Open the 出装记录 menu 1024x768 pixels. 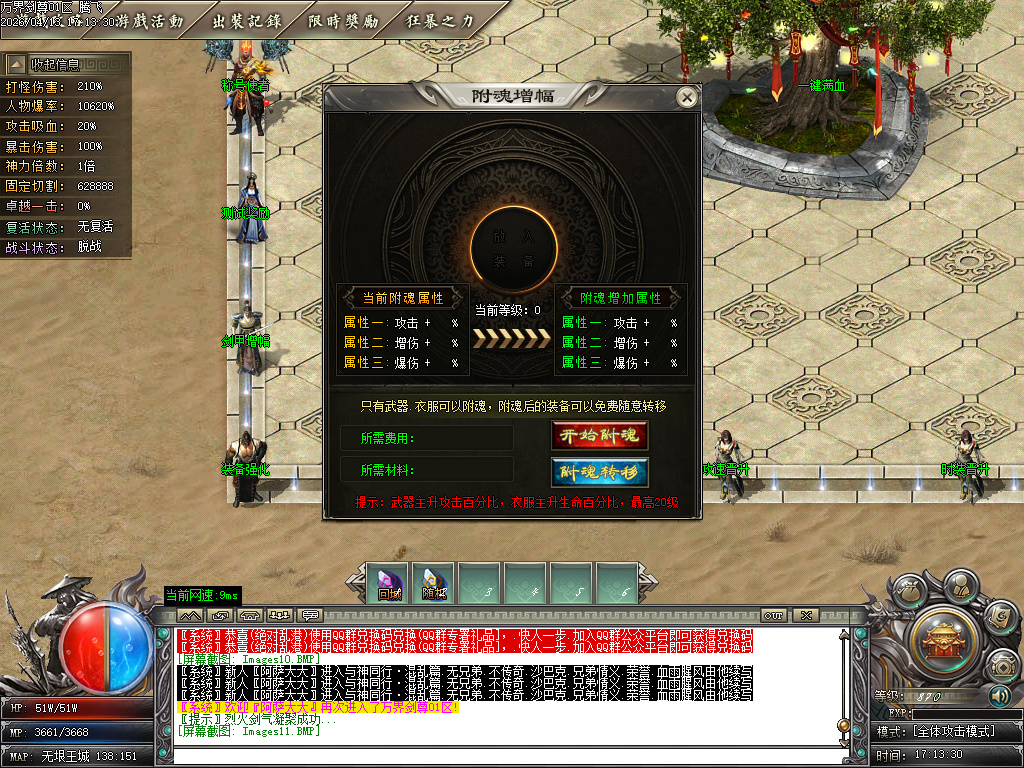pos(246,21)
